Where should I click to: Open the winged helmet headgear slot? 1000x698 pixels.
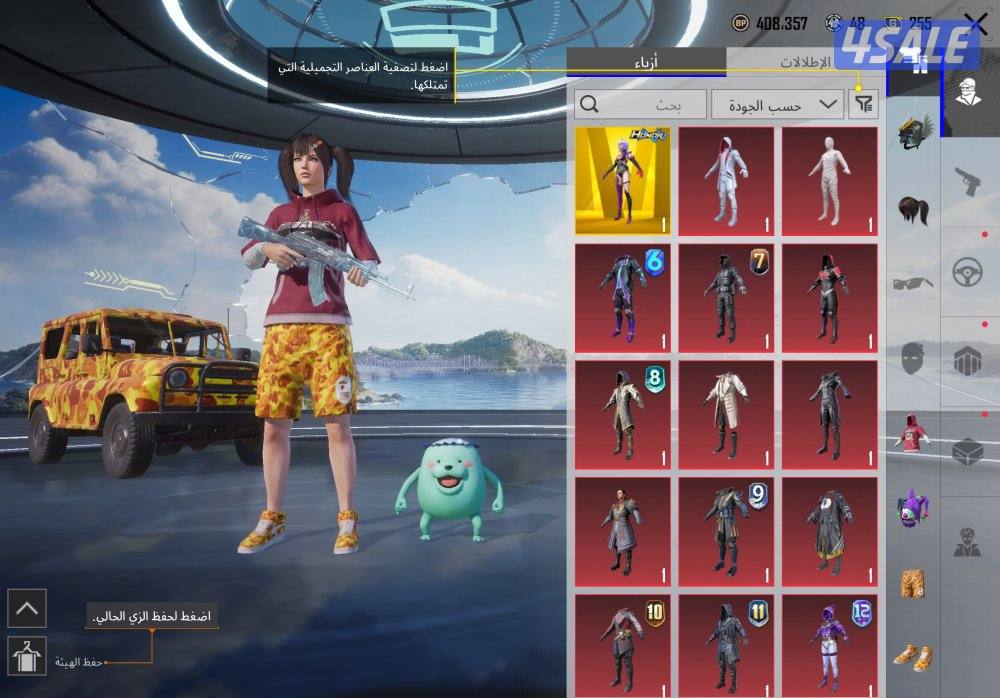pos(912,133)
